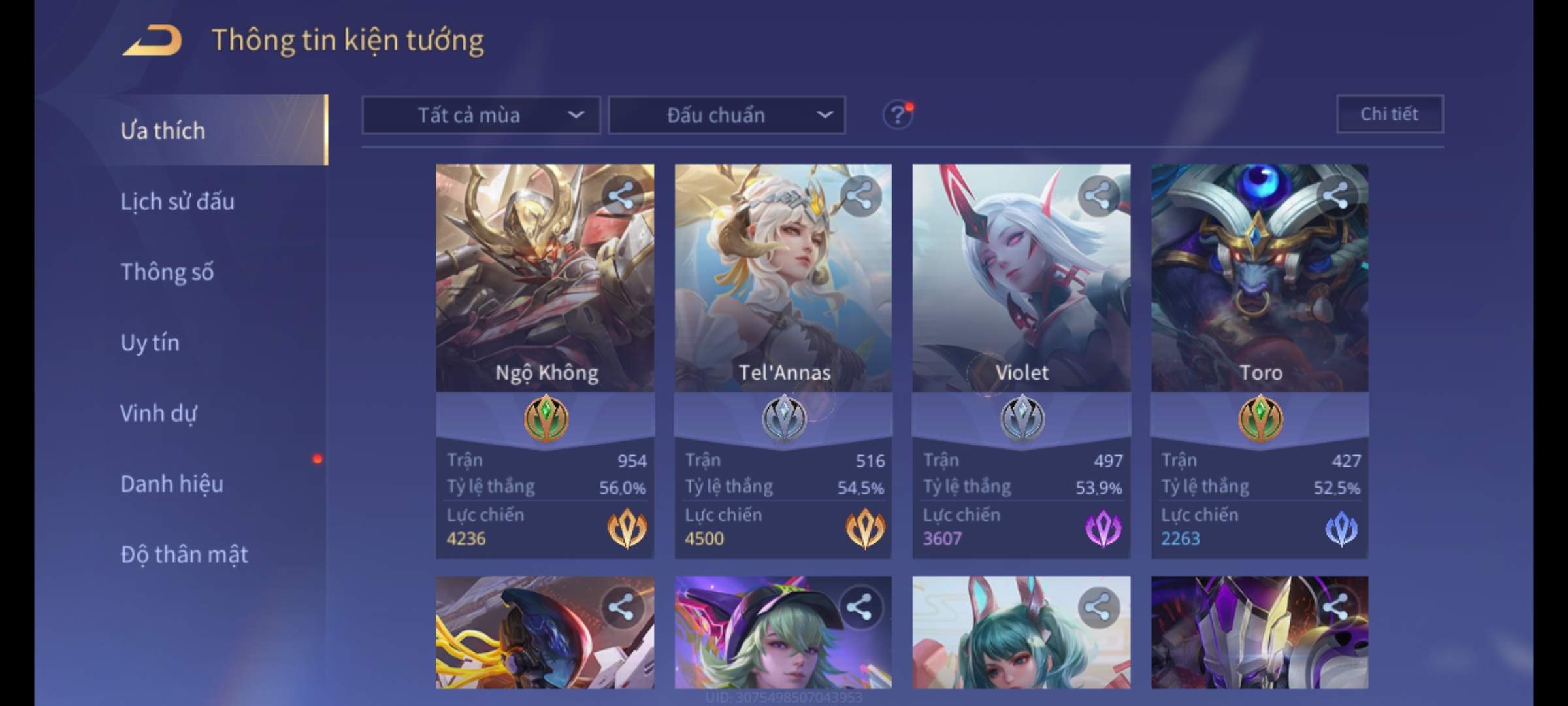Viewport: 1568px width, 706px height.
Task: Share the Tel'Annas hero stats
Action: (860, 195)
